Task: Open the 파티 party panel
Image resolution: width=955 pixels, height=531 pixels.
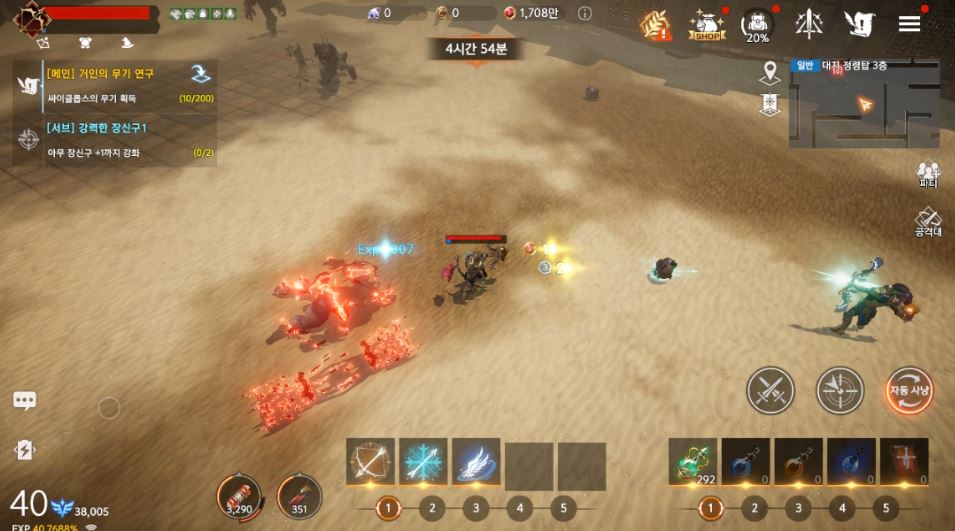Action: coord(928,174)
